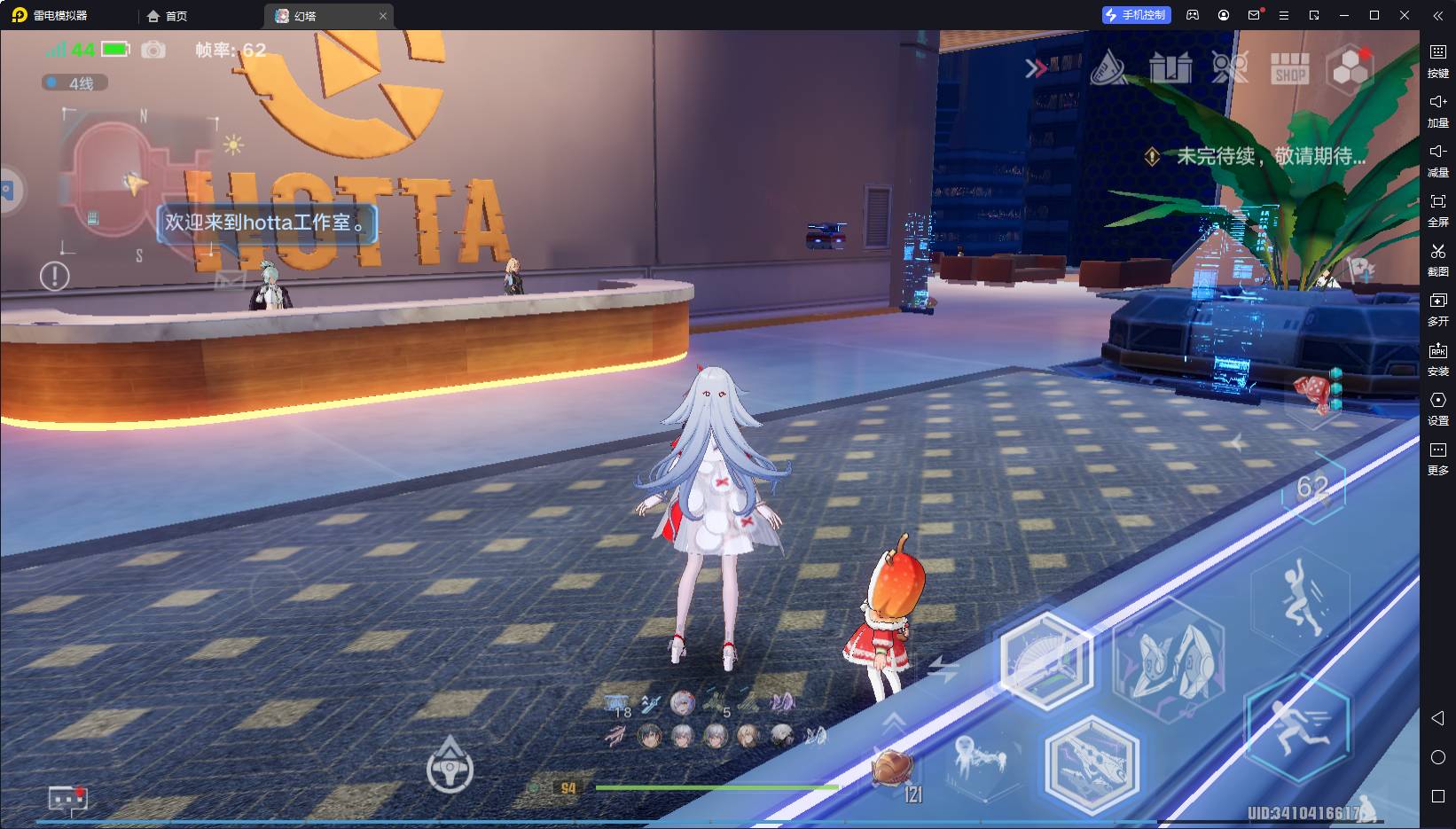Tap the steering wheel vehicle button
1456x829 pixels.
450,768
